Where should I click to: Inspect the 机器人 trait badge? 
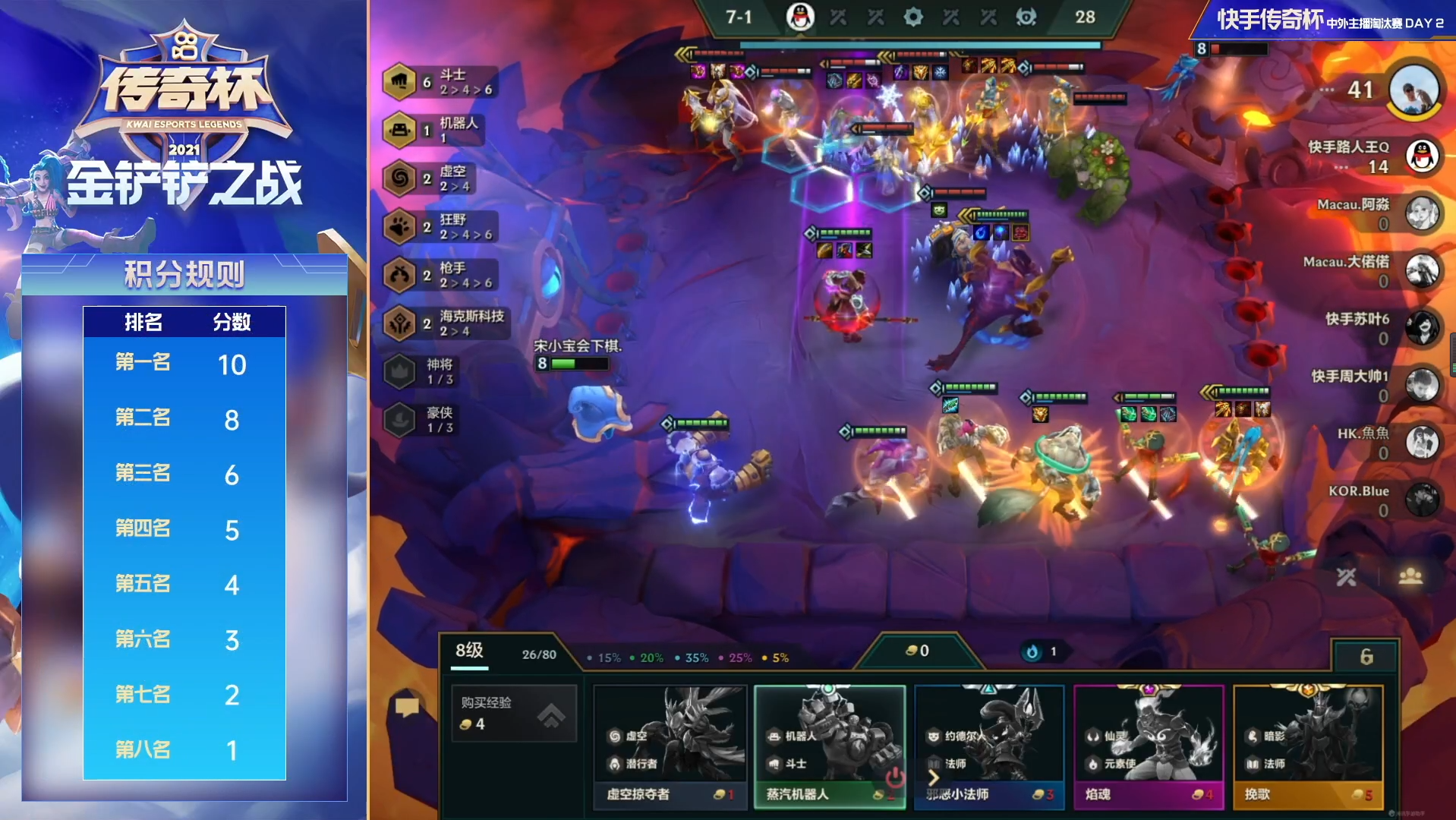click(433, 130)
